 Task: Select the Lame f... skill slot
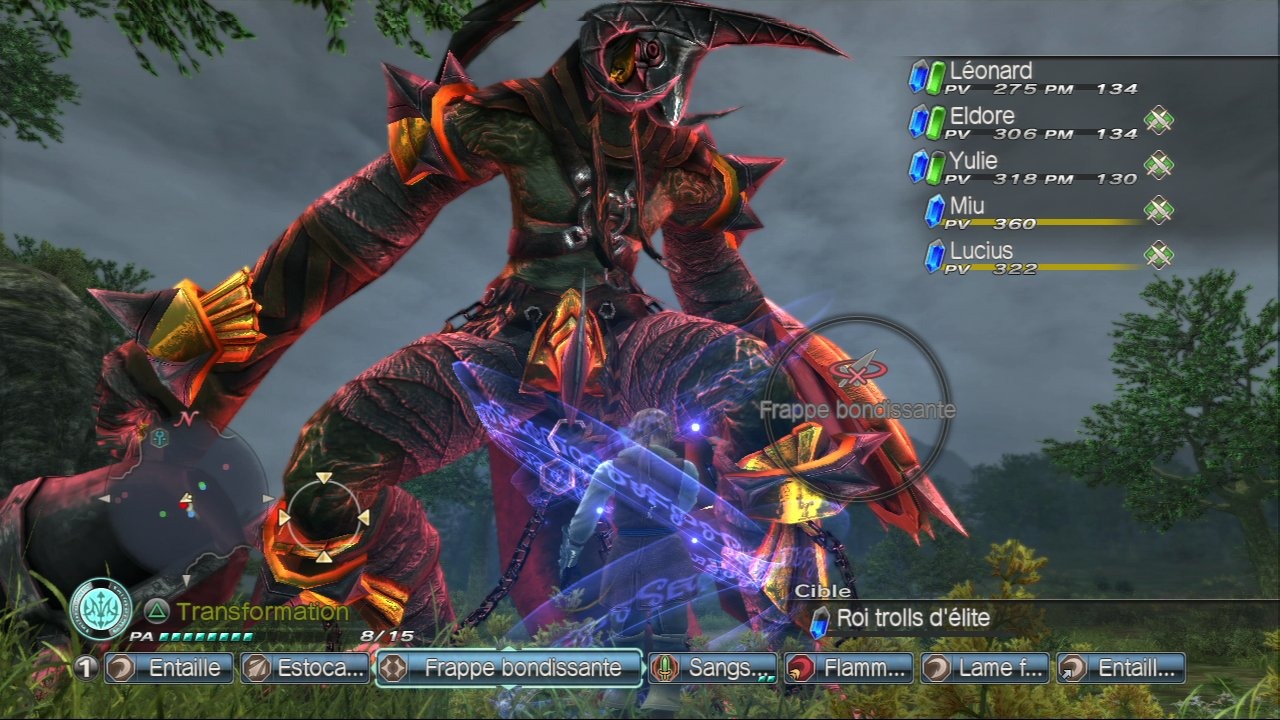(985, 668)
